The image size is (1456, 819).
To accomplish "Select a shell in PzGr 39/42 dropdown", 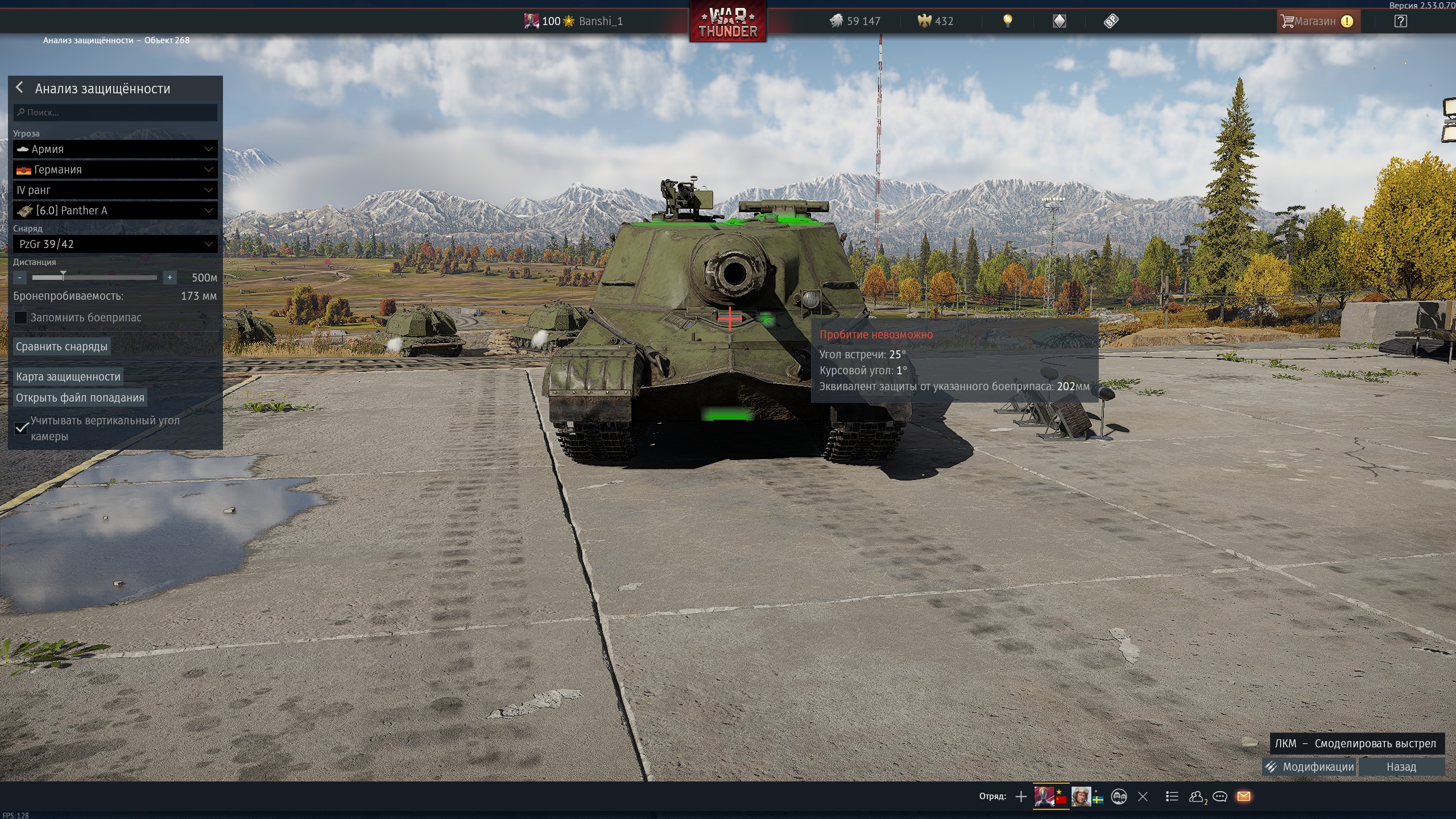I will coord(115,244).
